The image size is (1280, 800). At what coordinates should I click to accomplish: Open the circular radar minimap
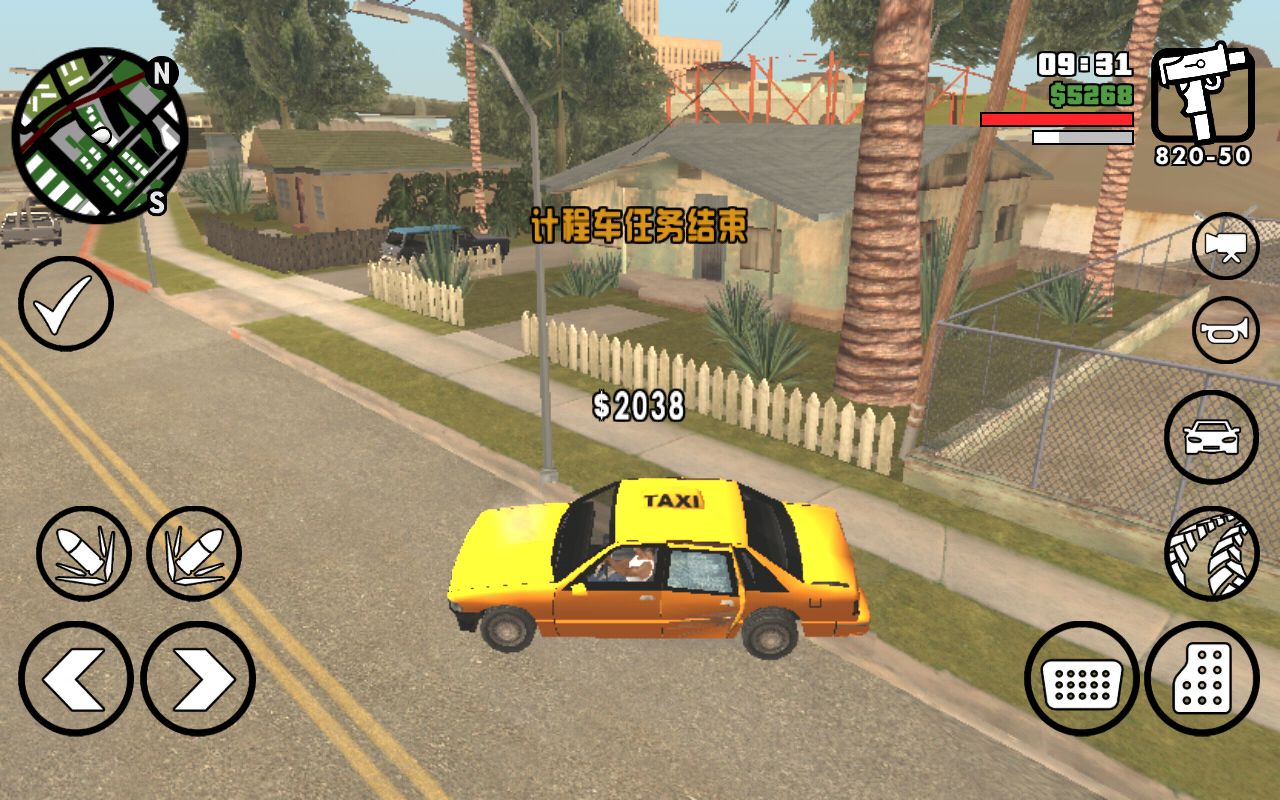click(x=99, y=135)
